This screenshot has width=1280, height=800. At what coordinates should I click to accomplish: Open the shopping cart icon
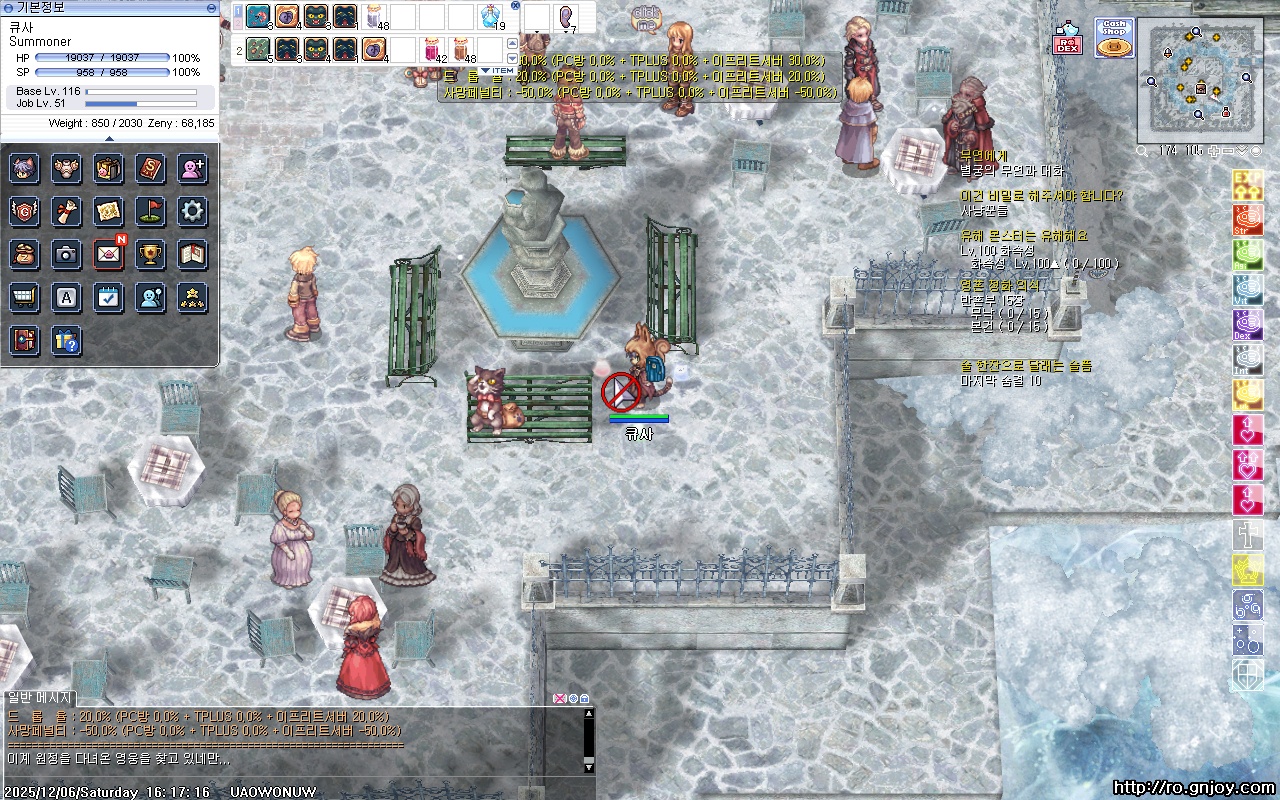click(25, 297)
